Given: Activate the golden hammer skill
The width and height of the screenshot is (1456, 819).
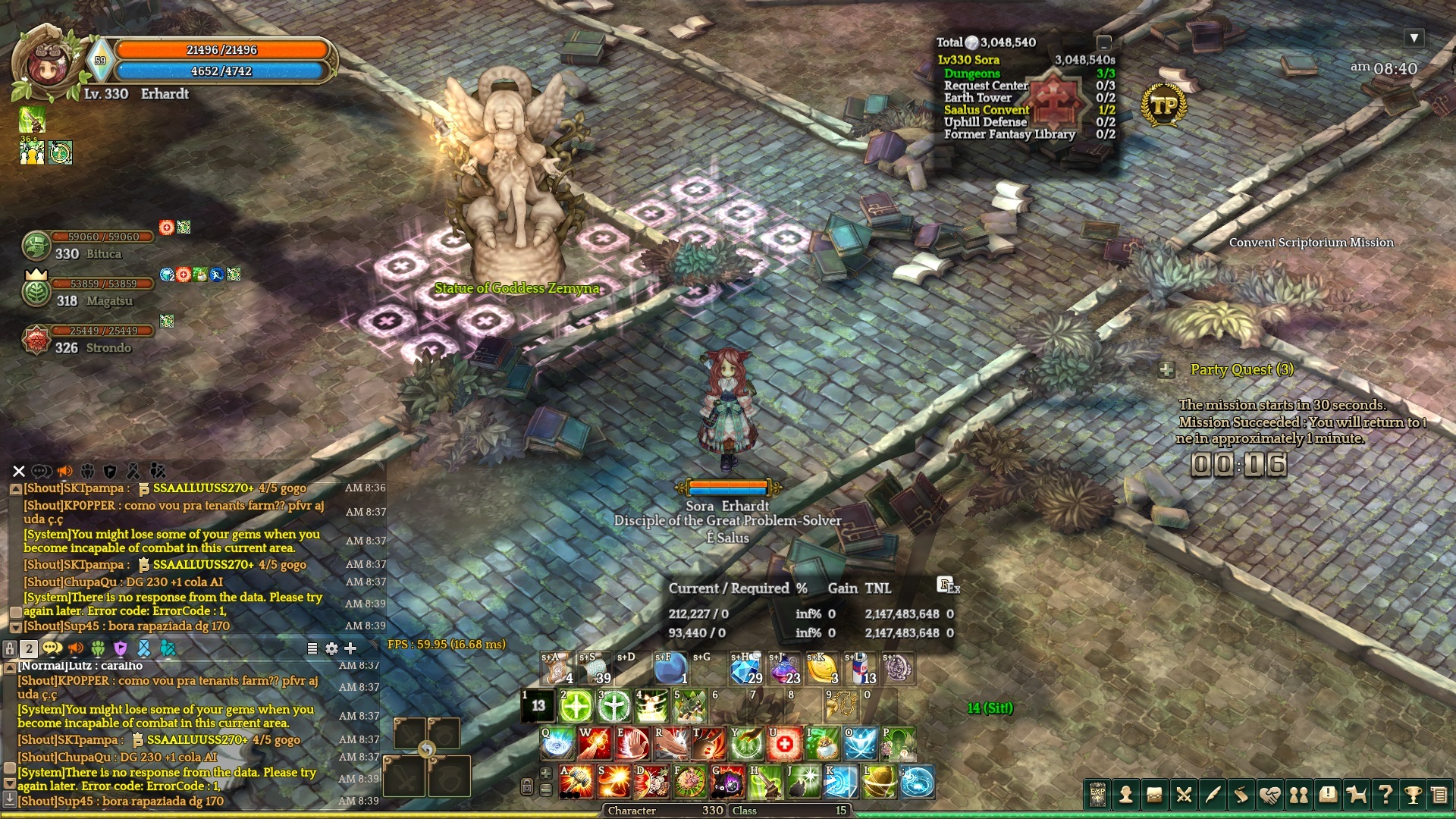Looking at the screenshot, I should pyautogui.click(x=576, y=782).
